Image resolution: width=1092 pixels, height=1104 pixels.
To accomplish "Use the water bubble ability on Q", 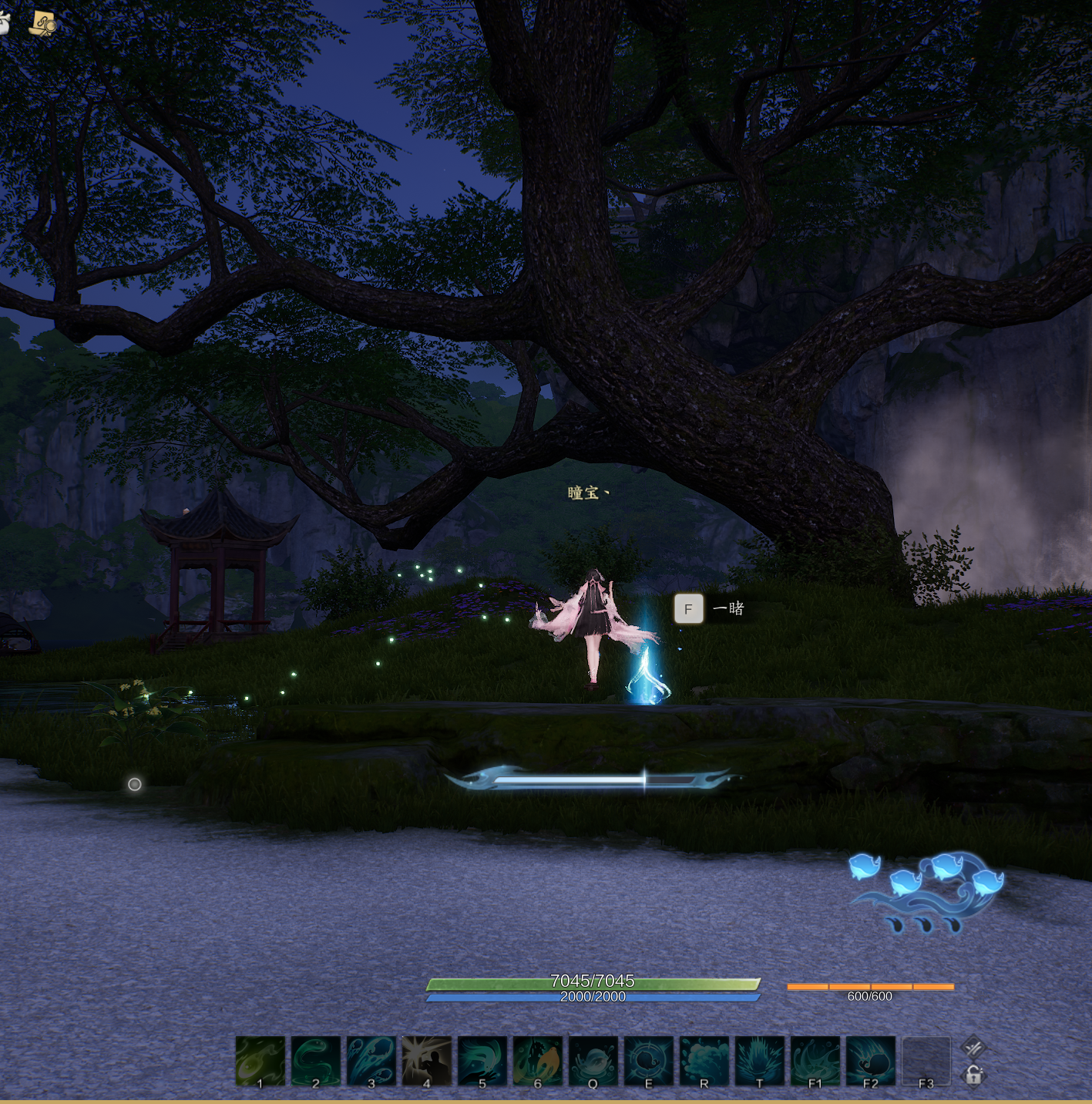I will pyautogui.click(x=593, y=1061).
